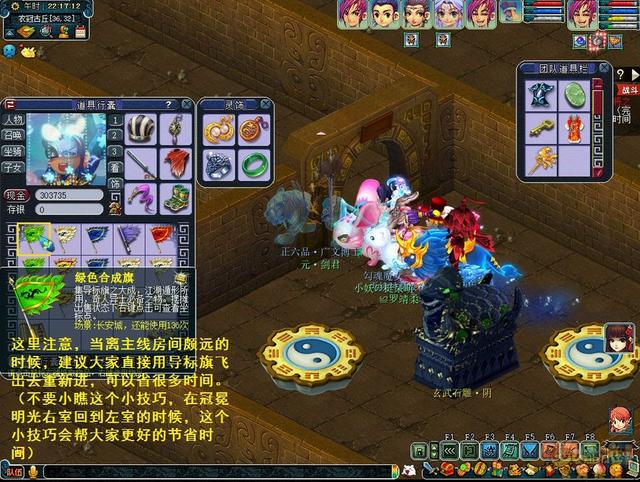Select the golden key team item
The width and height of the screenshot is (640, 482).
click(x=541, y=127)
